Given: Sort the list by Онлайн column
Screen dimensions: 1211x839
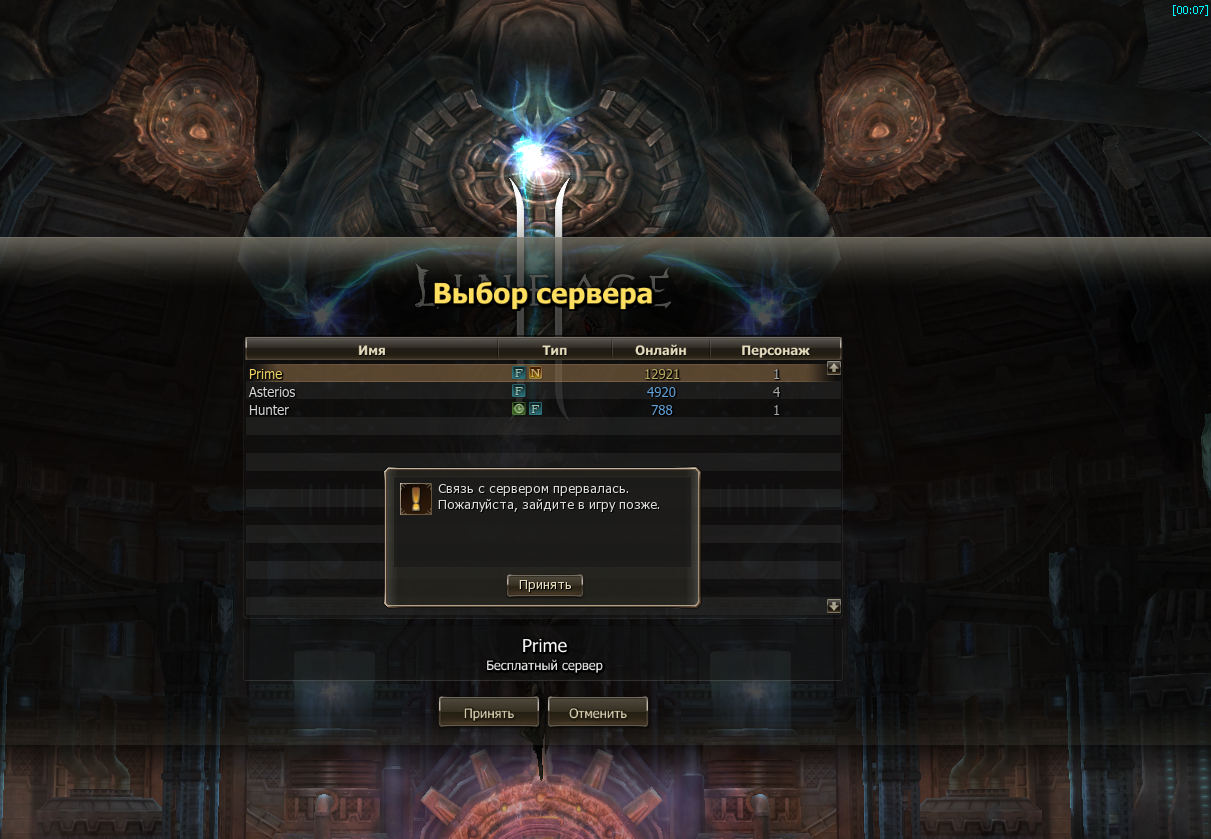Looking at the screenshot, I should point(660,350).
